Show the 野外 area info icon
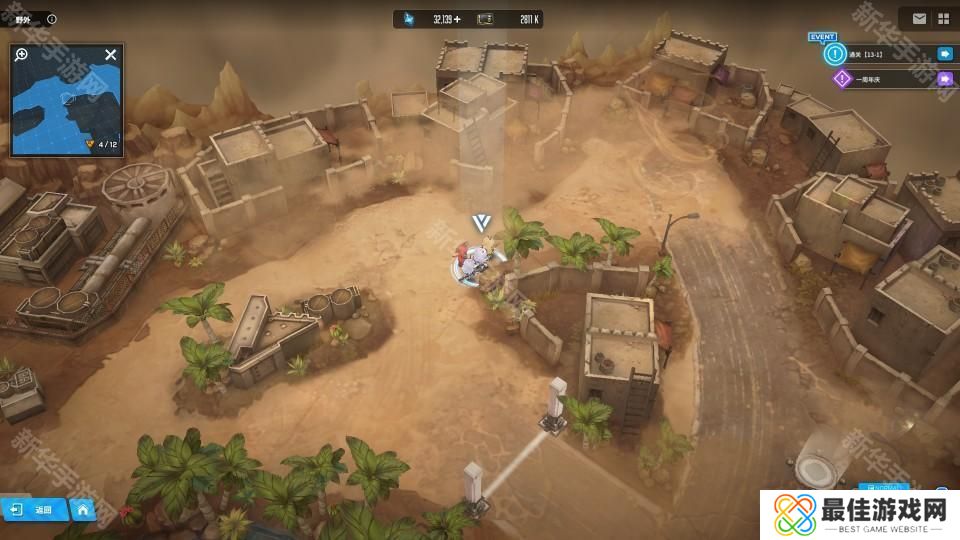 (x=52, y=19)
